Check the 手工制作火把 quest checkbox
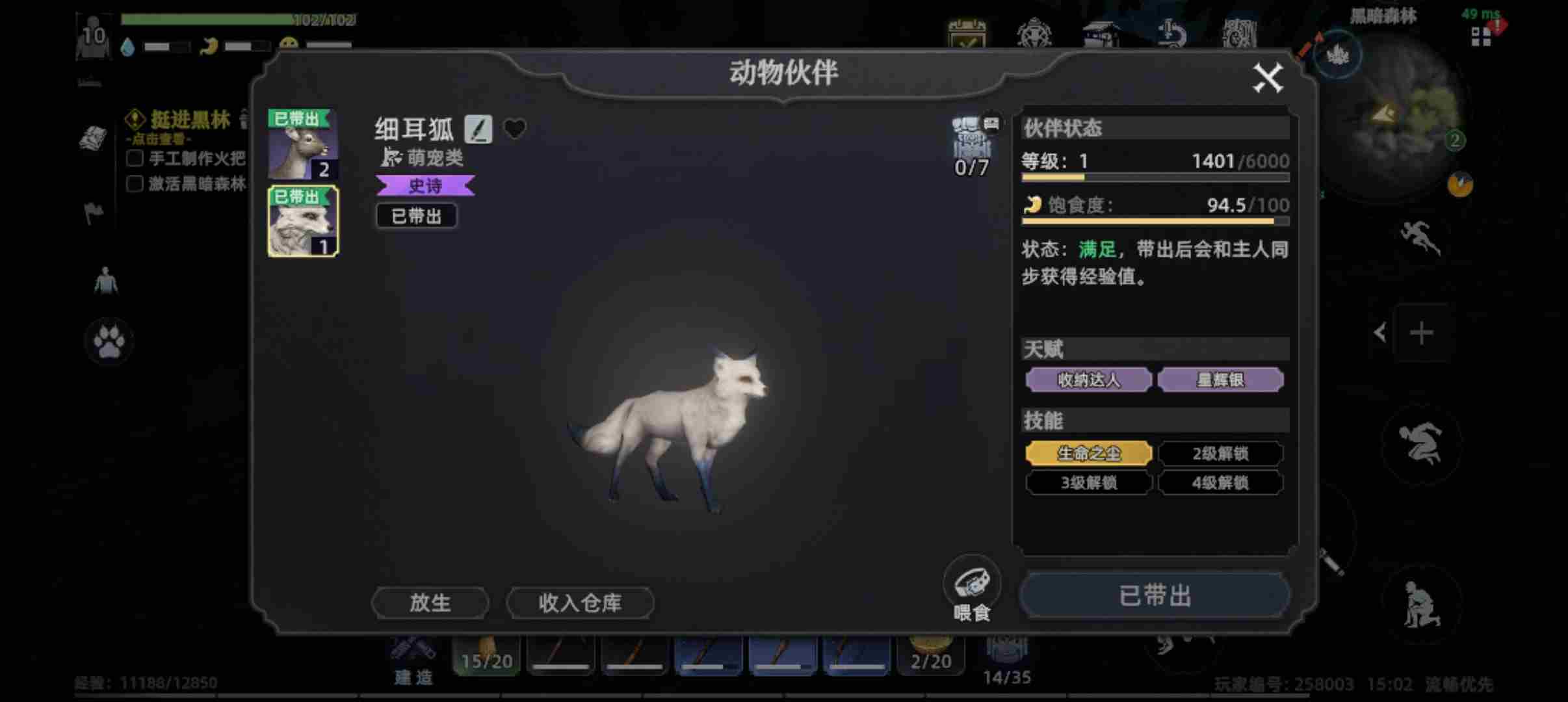The height and width of the screenshot is (702, 1568). click(x=135, y=157)
